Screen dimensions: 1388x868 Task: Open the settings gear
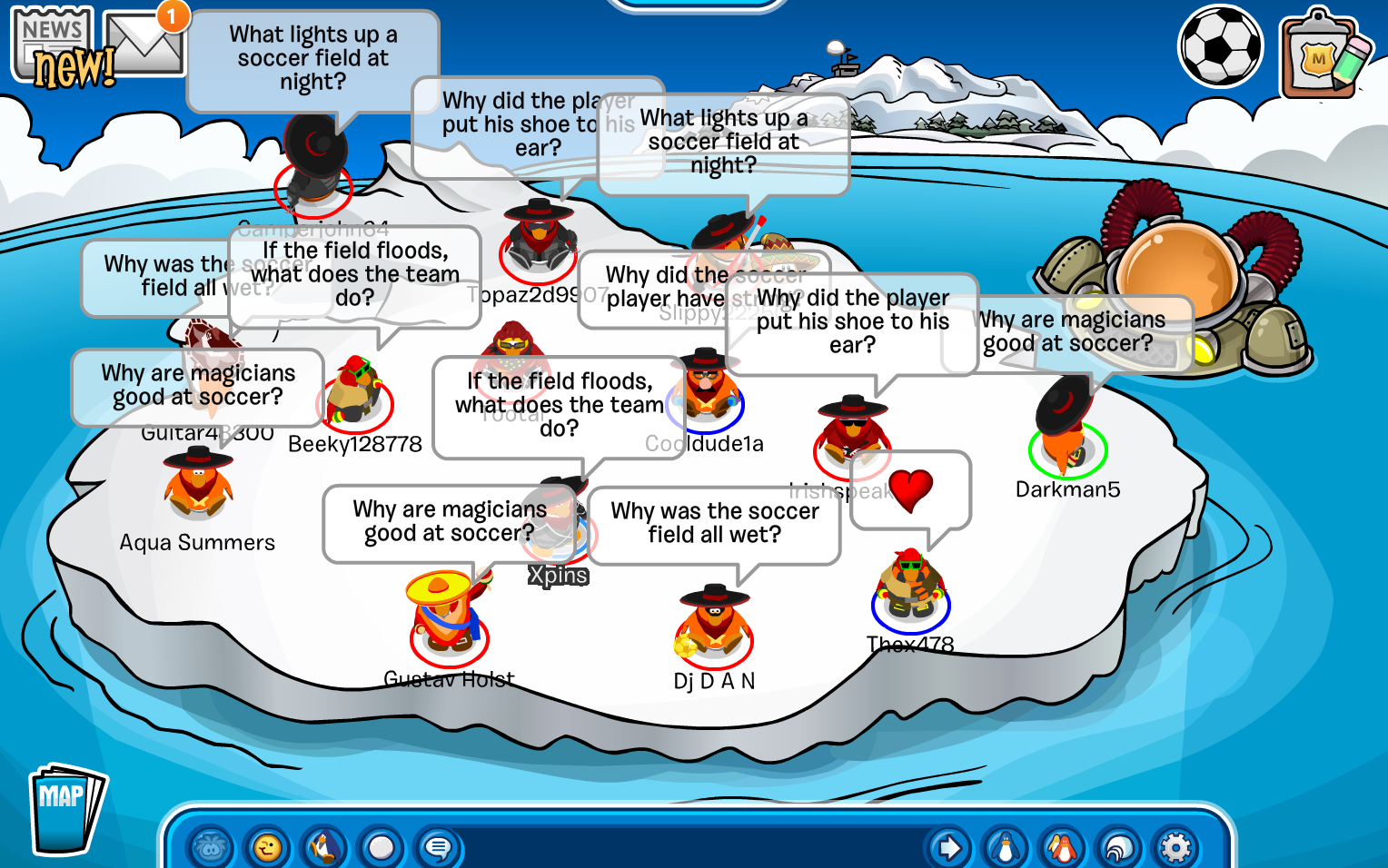tap(1175, 848)
